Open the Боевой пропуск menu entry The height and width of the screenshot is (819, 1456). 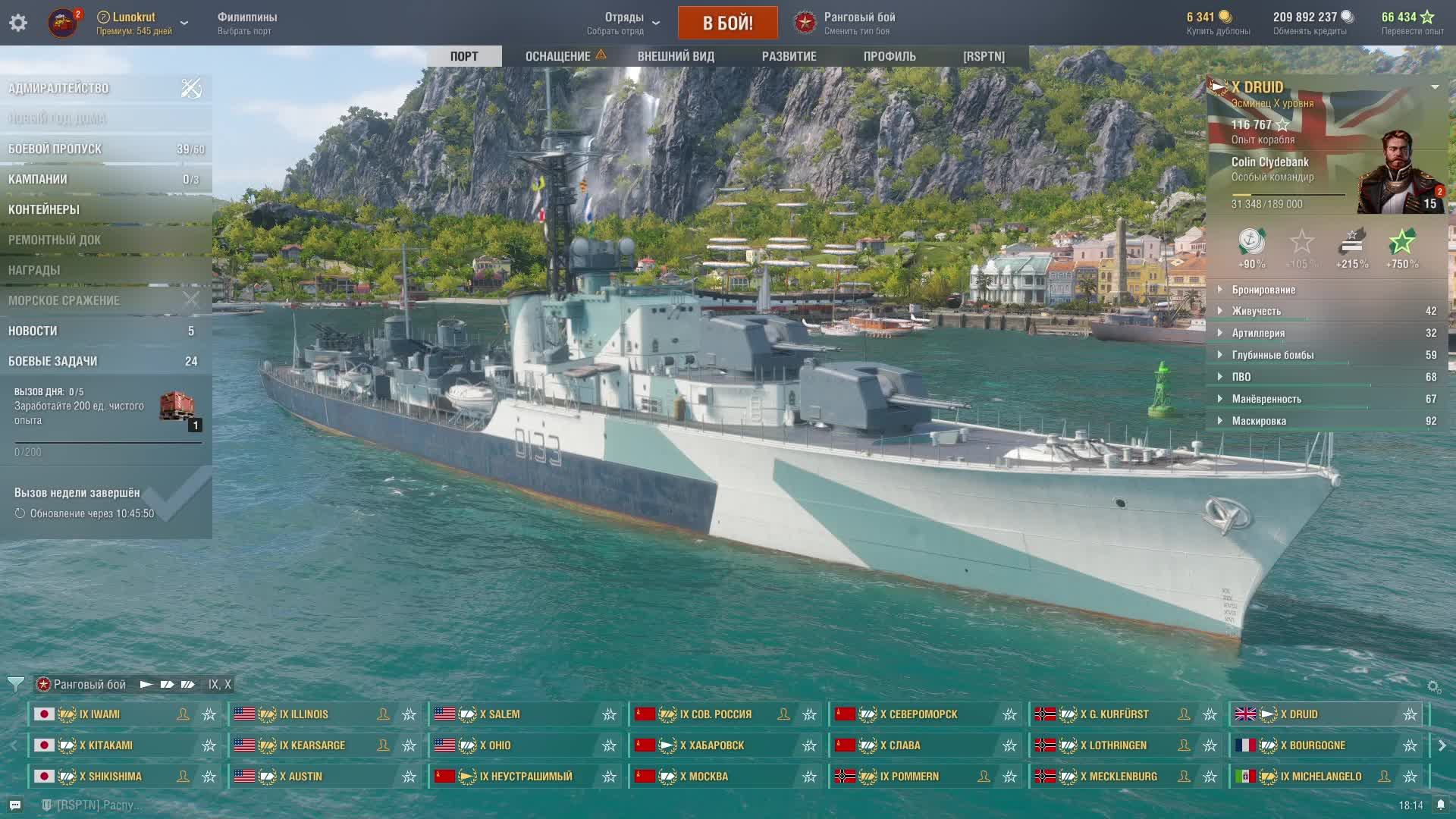pyautogui.click(x=55, y=149)
